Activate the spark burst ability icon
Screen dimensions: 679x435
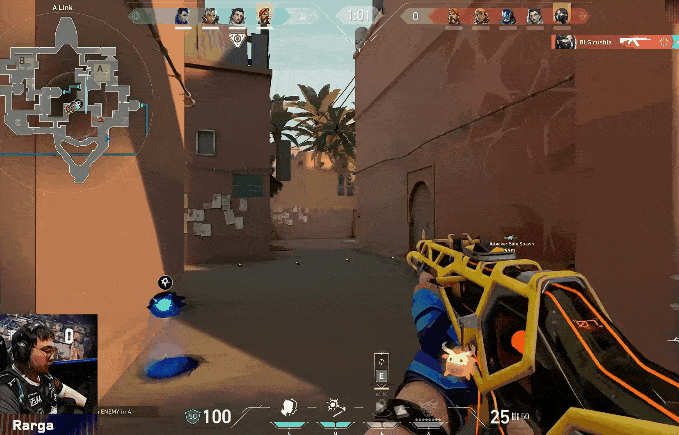tap(335, 407)
